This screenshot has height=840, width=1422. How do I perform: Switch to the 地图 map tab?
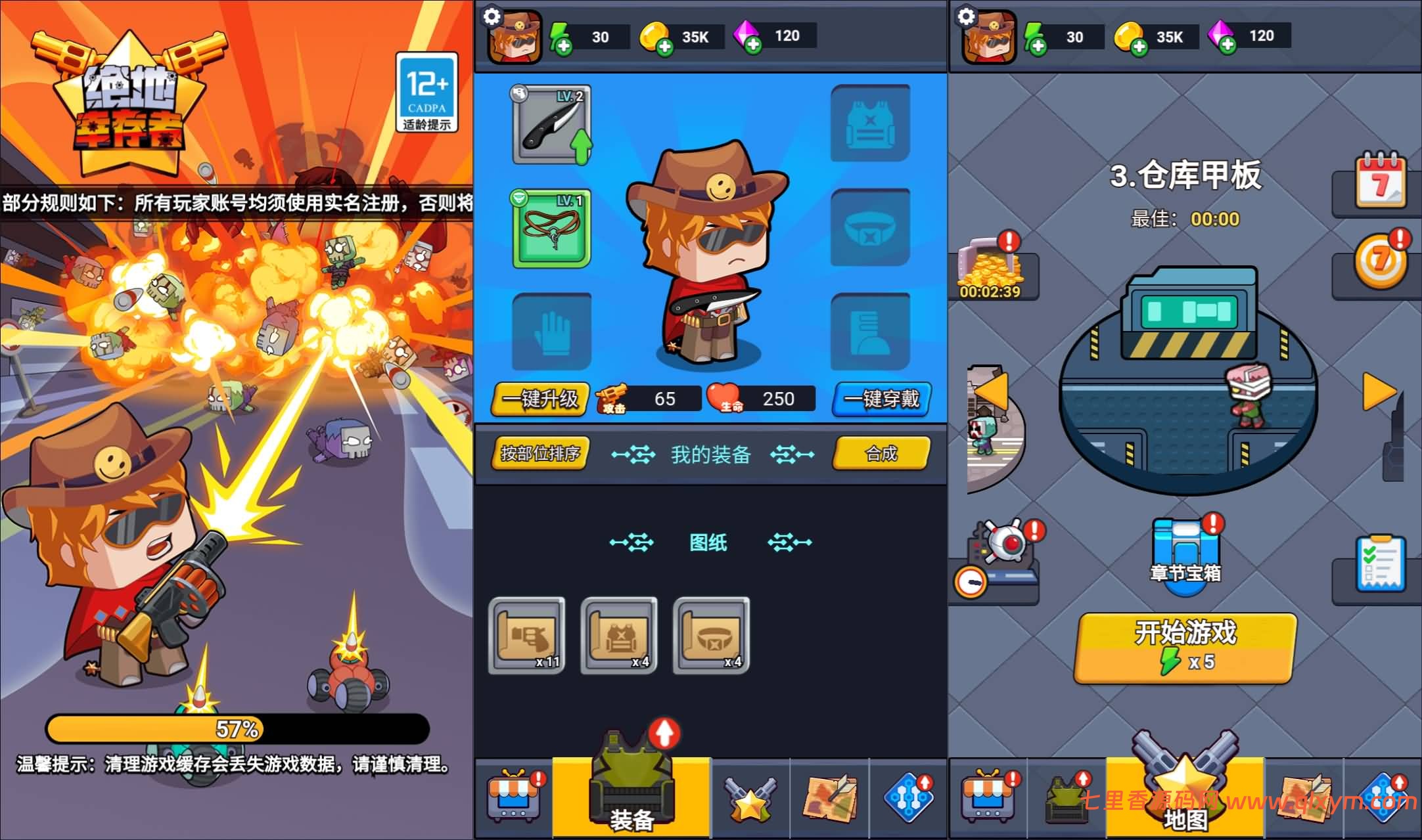1184,799
